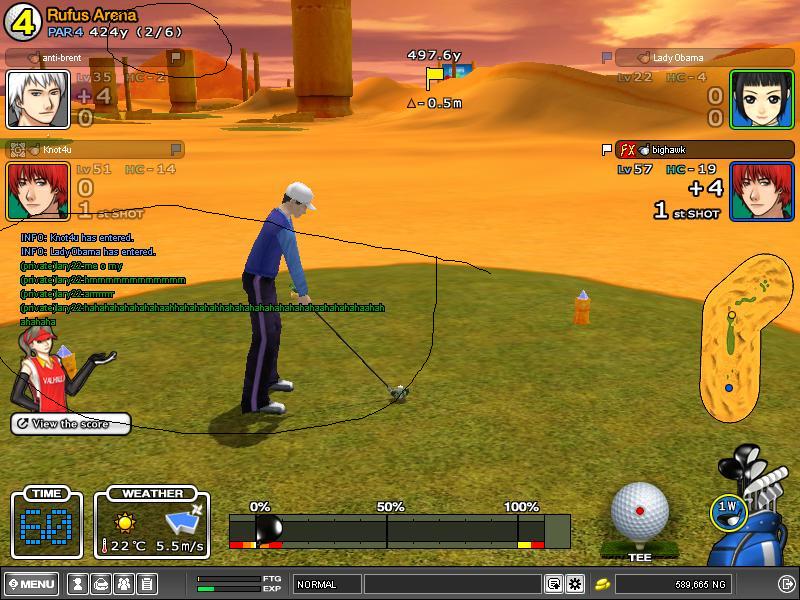
Task: Select the NORMAL chat mode box
Action: coord(326,584)
